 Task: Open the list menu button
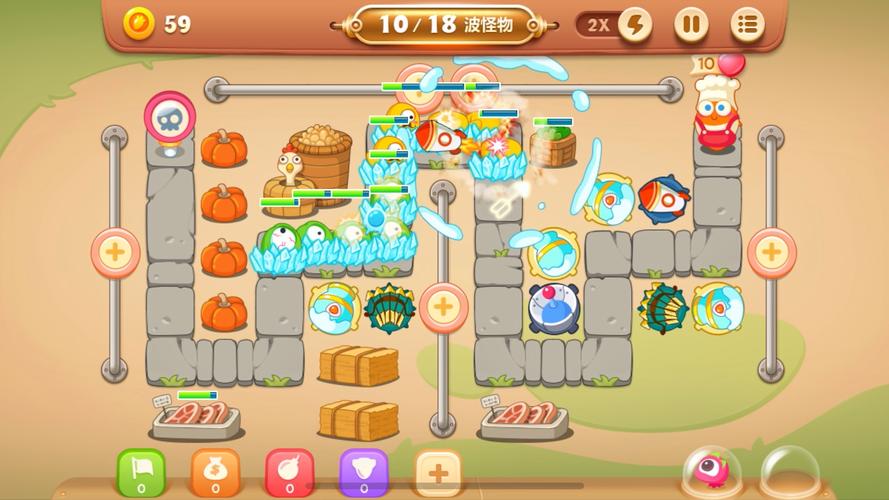747,25
